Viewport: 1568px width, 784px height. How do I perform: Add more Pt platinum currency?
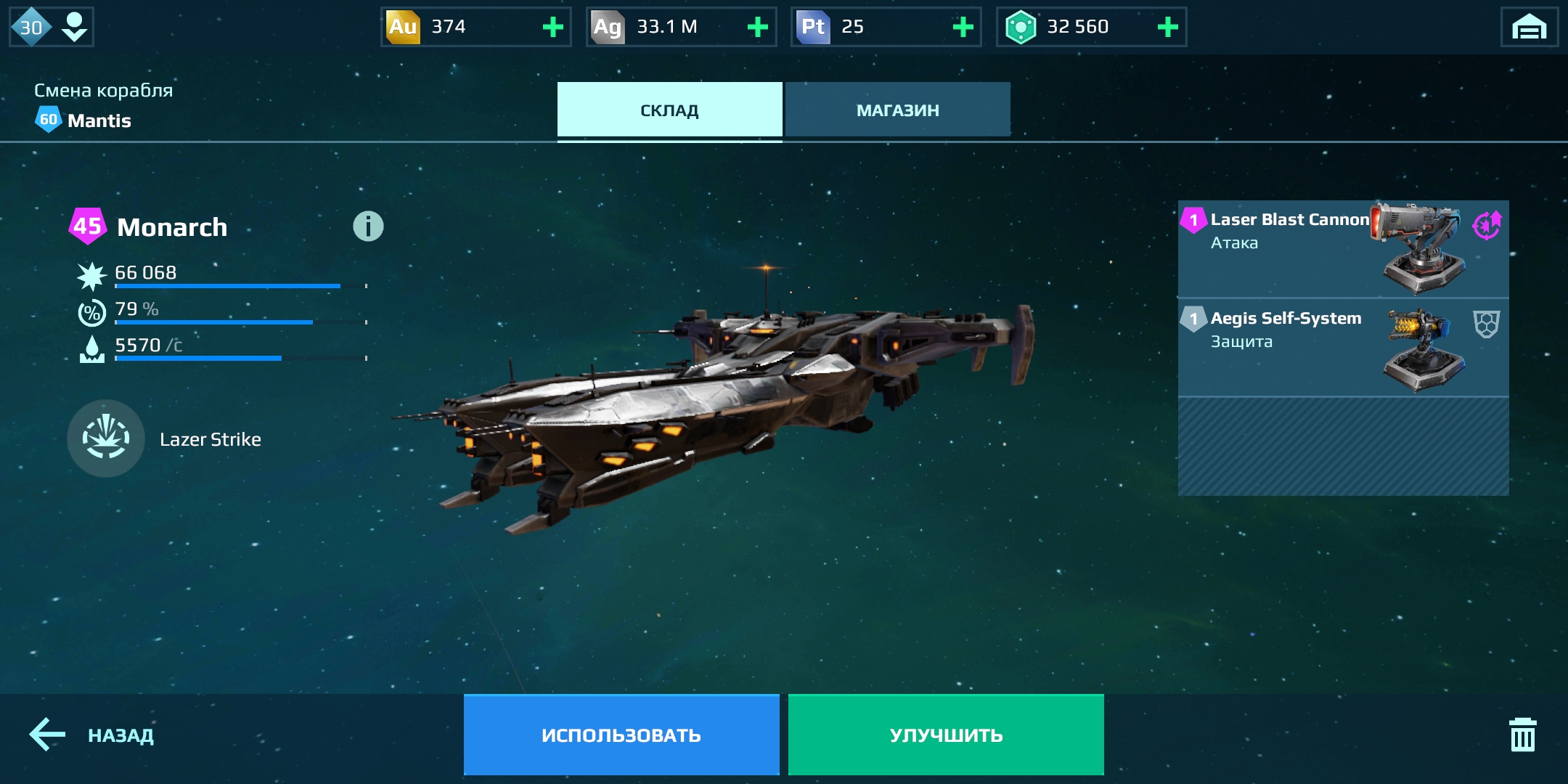pyautogui.click(x=963, y=28)
